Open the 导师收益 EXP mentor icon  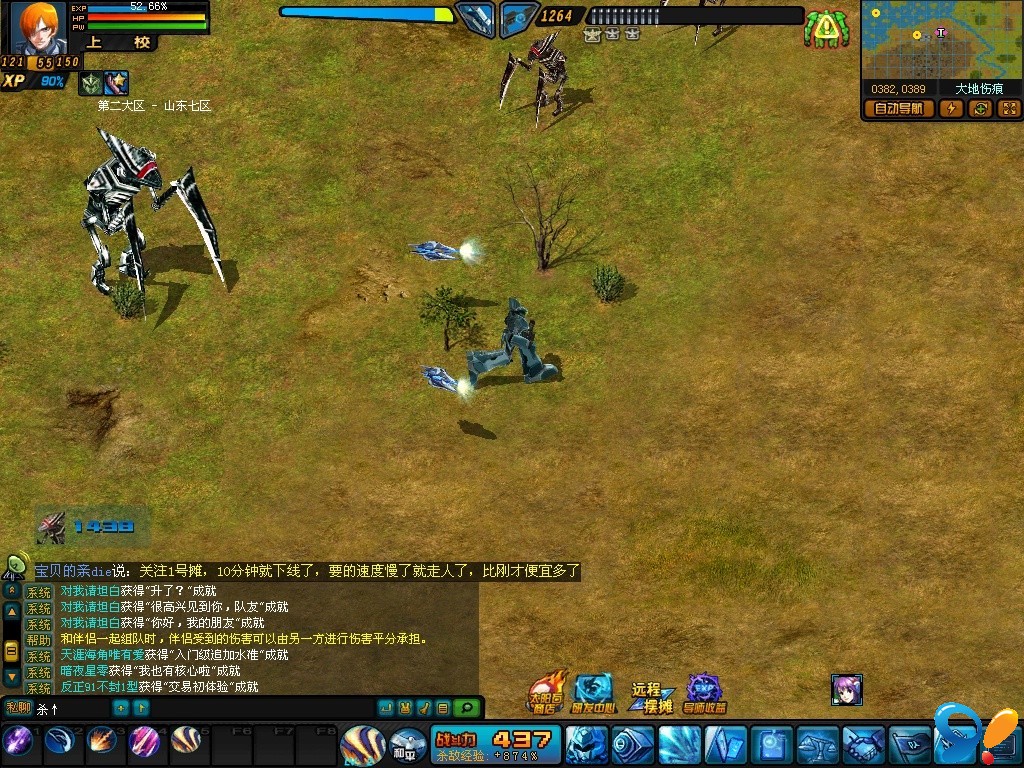click(705, 692)
